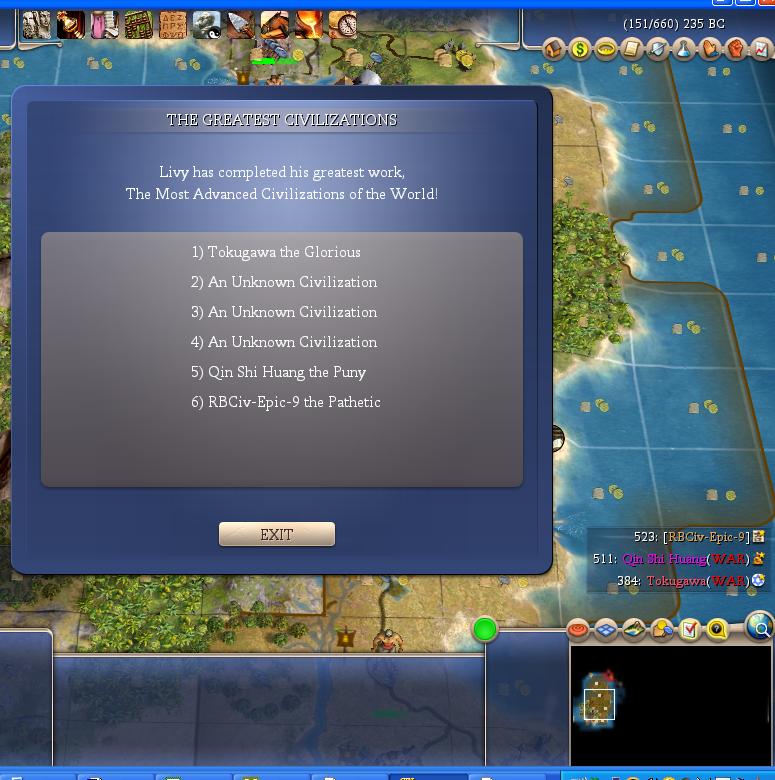The image size is (775, 780).
Task: Open the Technology Advisor flask icon
Action: click(x=684, y=49)
